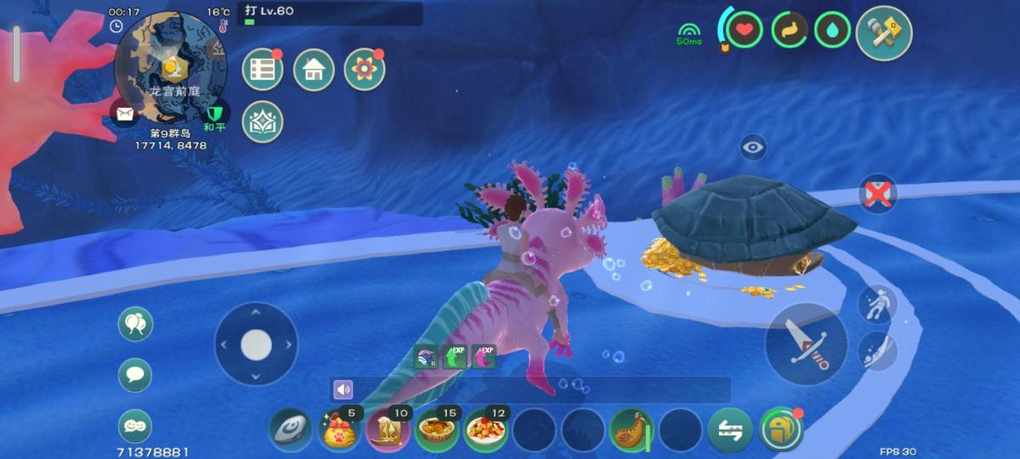Tap the smiley face emote button
Viewport: 1020px width, 459px height.
[x=135, y=426]
